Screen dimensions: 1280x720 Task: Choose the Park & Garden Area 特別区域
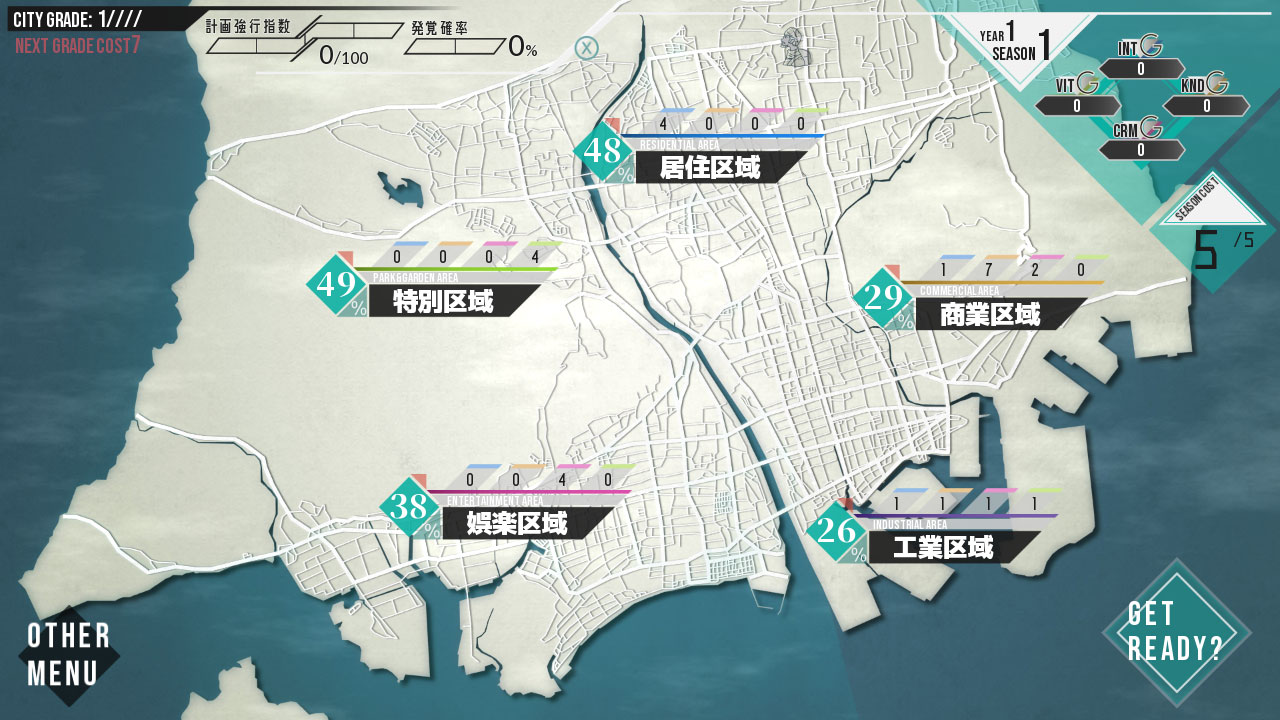[443, 301]
